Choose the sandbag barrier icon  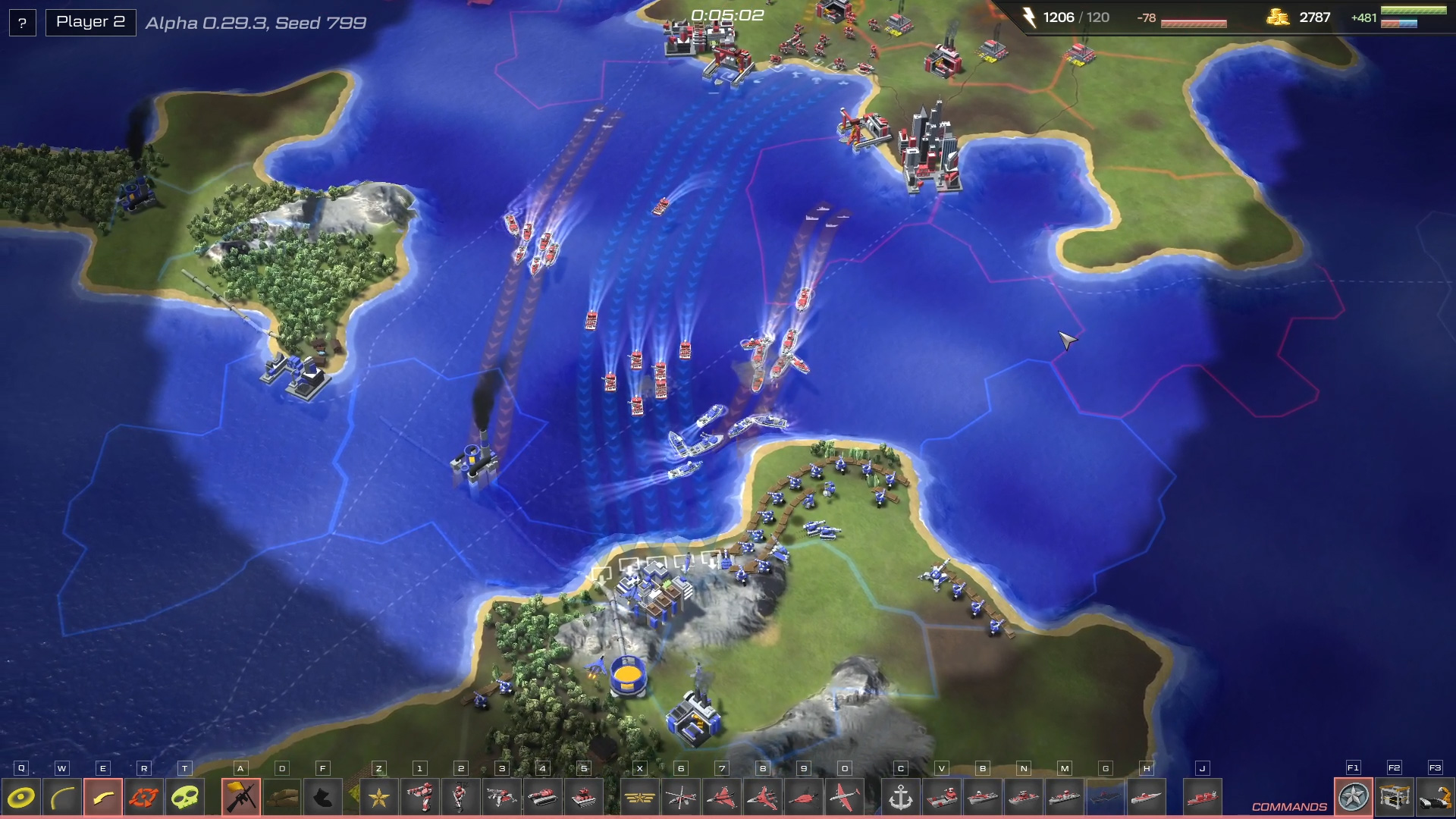coord(282,798)
